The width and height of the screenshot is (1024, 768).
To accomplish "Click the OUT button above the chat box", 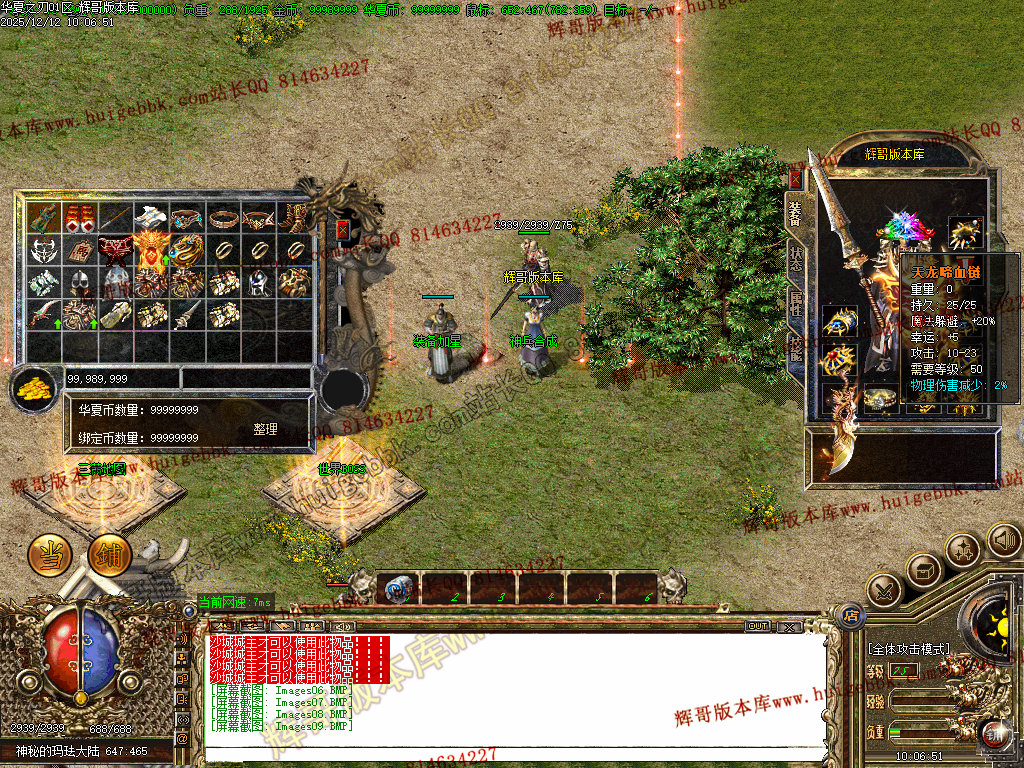I will click(x=757, y=626).
